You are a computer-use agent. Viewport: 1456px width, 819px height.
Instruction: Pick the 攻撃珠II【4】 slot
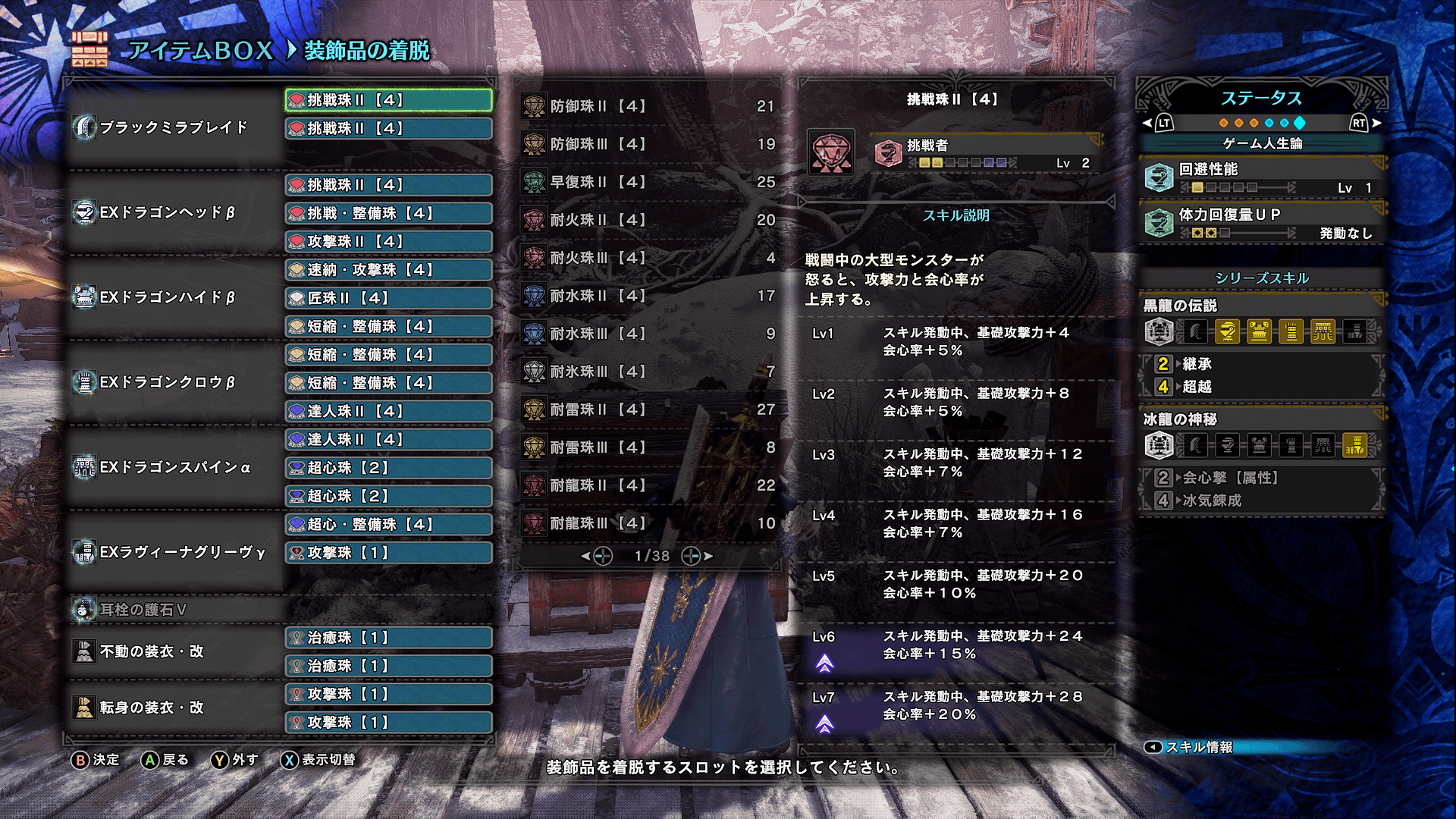[388, 241]
